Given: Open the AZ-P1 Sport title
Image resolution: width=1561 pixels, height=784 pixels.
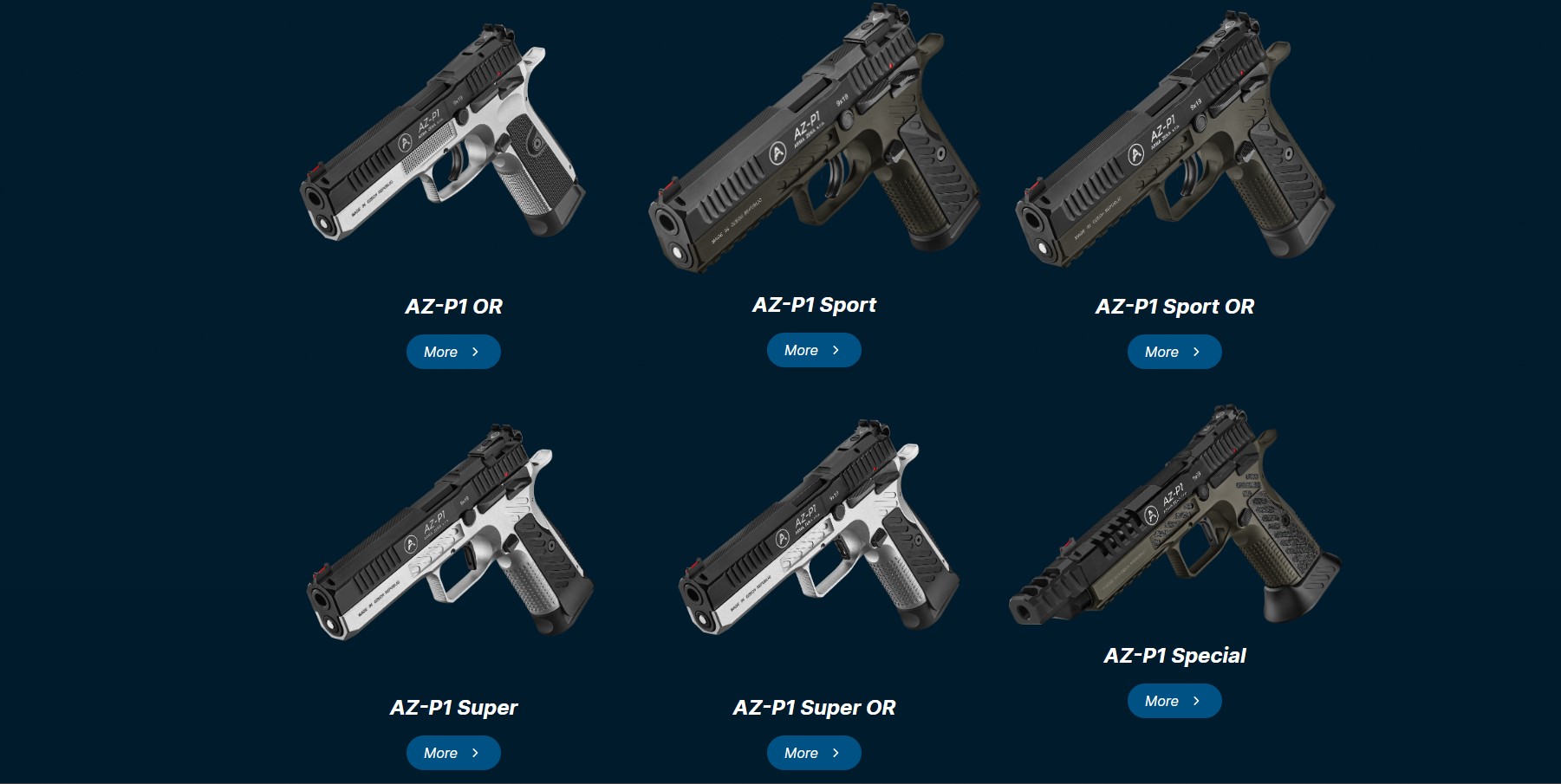Looking at the screenshot, I should click(x=814, y=305).
